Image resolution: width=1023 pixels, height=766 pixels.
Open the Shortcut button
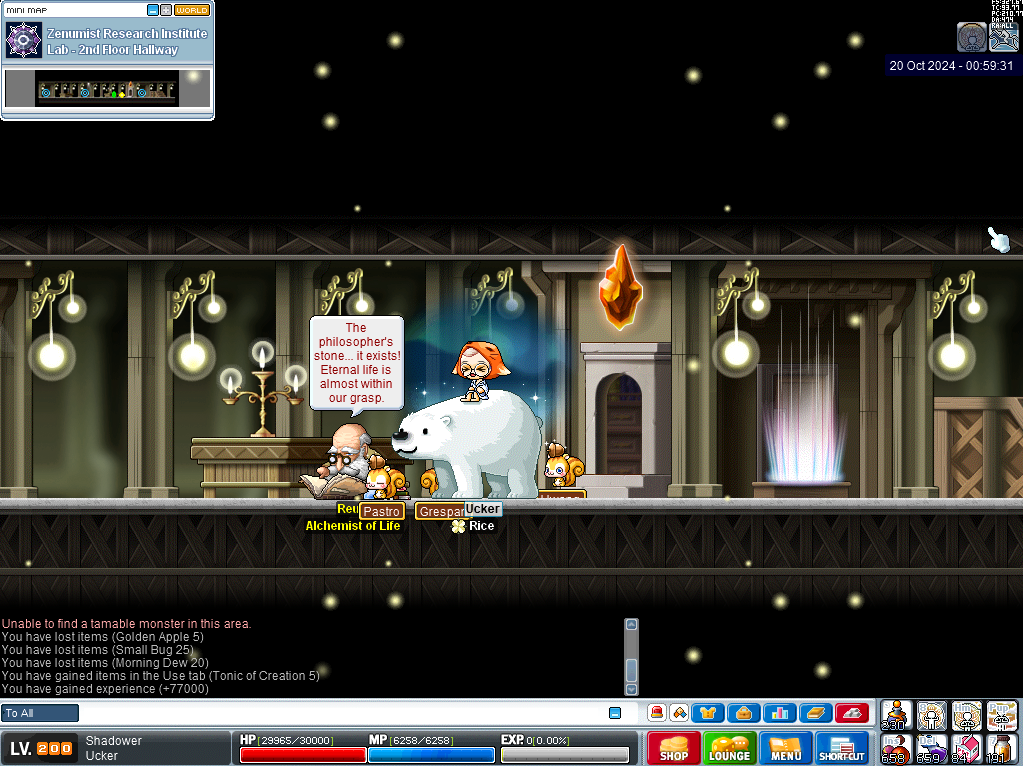(x=842, y=748)
